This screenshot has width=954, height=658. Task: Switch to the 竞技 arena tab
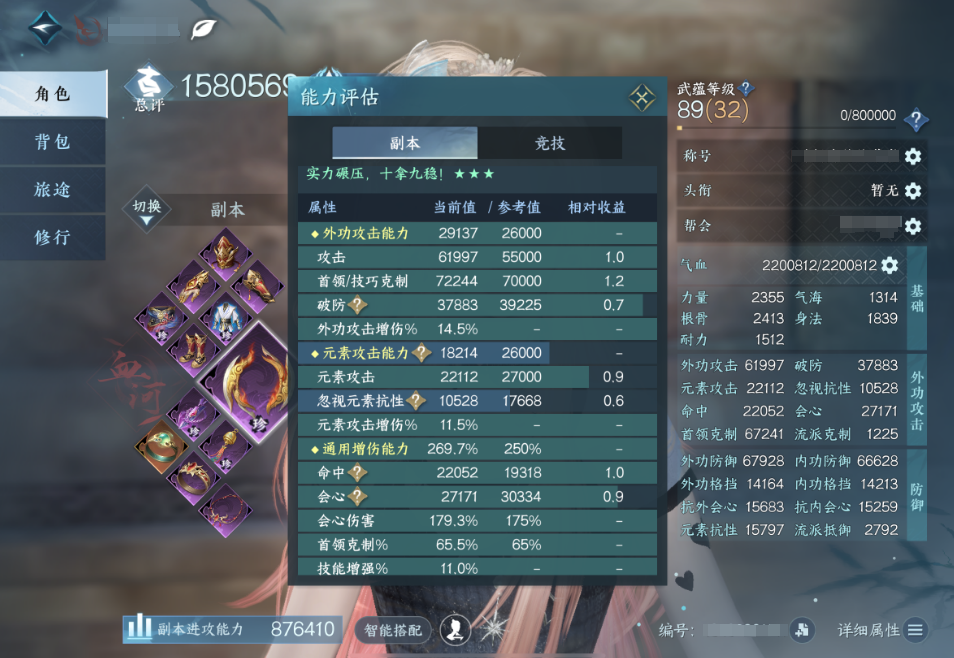(549, 143)
